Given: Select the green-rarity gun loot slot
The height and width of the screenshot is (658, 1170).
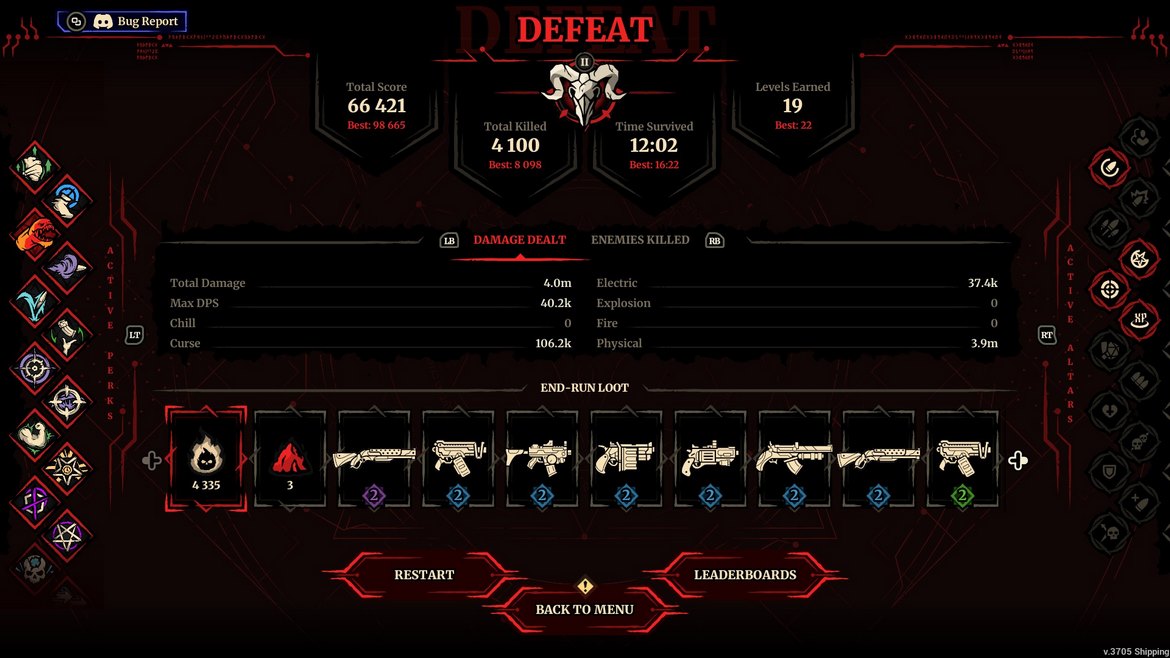Looking at the screenshot, I should 962,459.
